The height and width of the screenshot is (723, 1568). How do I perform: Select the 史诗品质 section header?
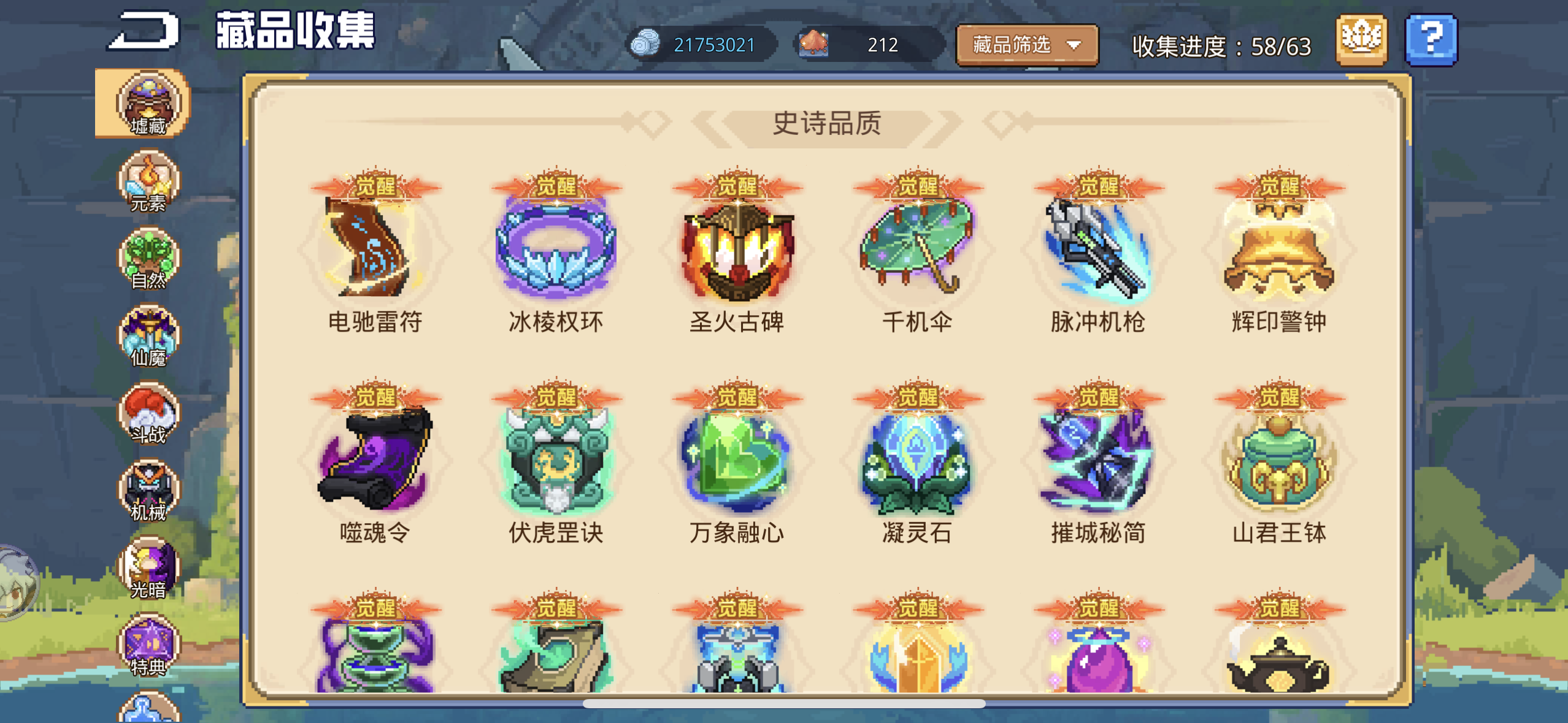(x=828, y=124)
